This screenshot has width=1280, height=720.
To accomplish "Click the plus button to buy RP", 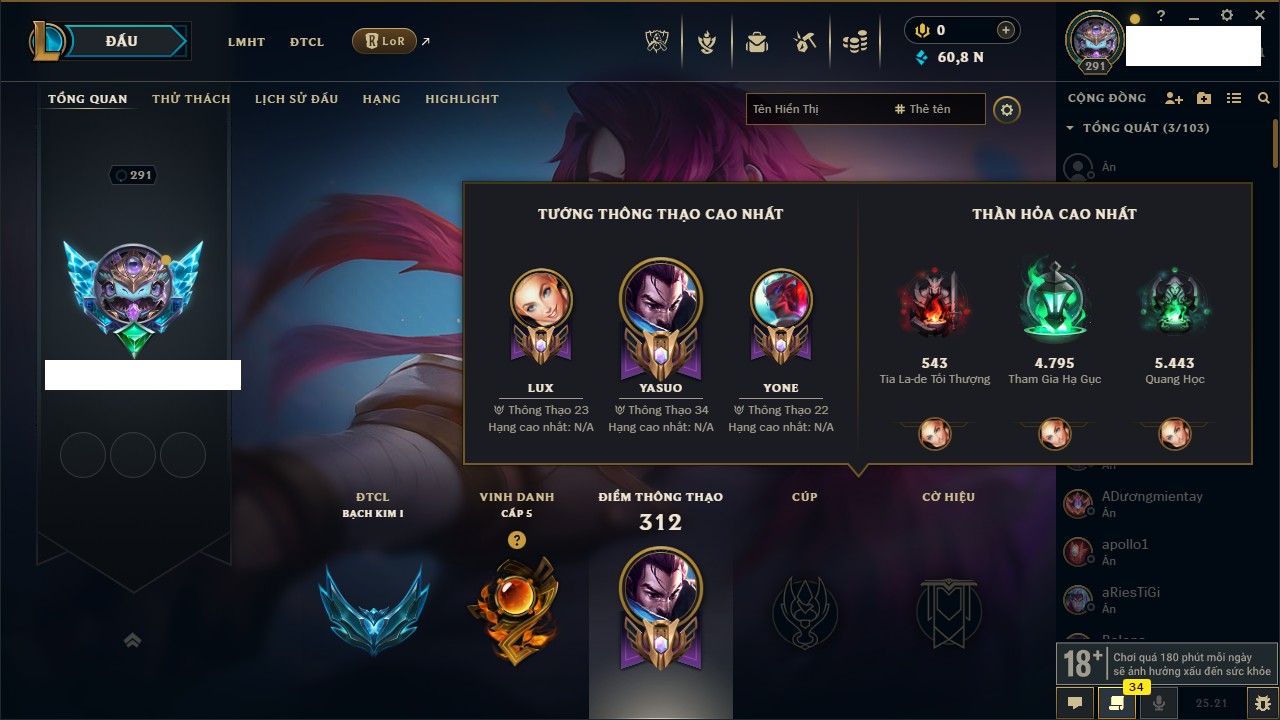I will (x=1006, y=30).
